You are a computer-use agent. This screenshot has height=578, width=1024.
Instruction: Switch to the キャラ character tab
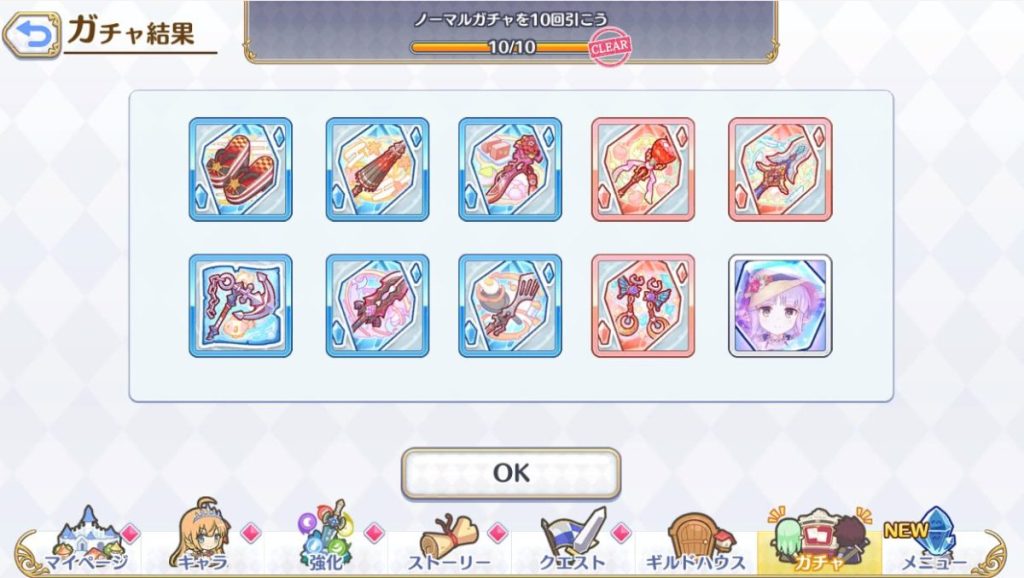pyautogui.click(x=203, y=544)
